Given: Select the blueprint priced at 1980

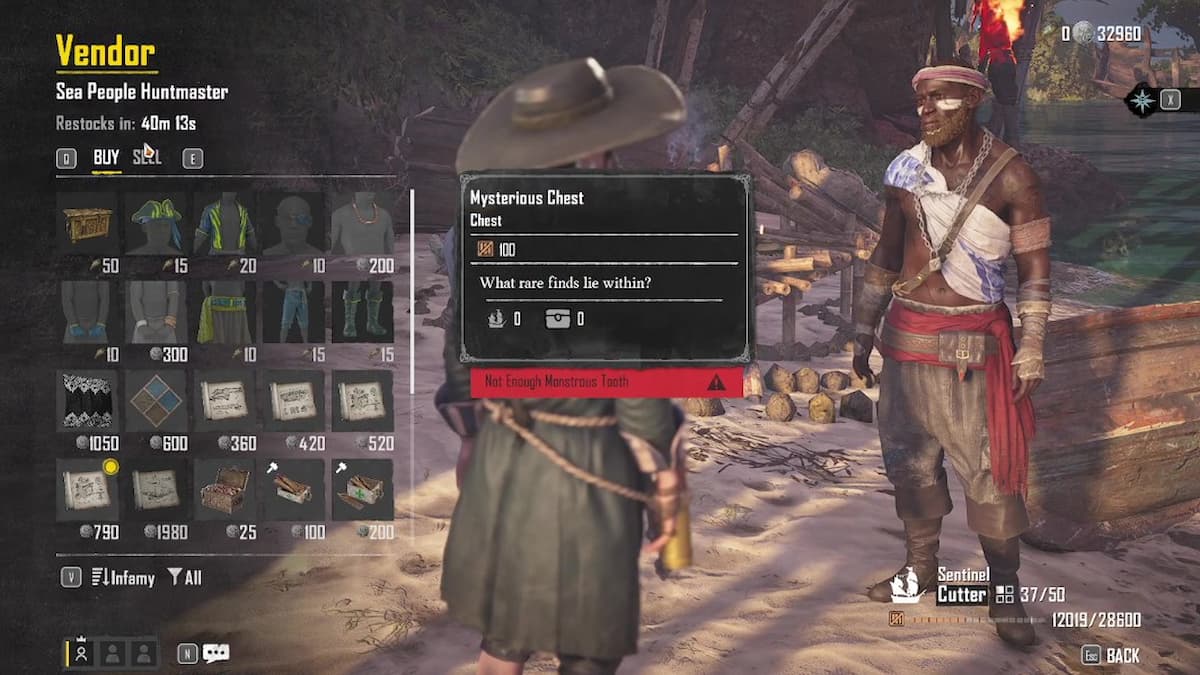Looking at the screenshot, I should pos(155,489).
